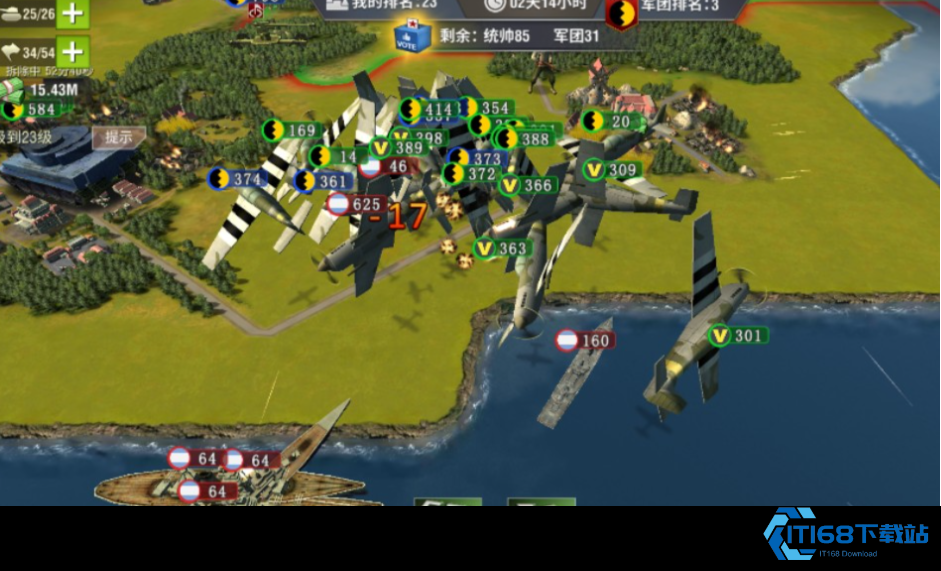Add more aircraft with the plus button

point(72,51)
